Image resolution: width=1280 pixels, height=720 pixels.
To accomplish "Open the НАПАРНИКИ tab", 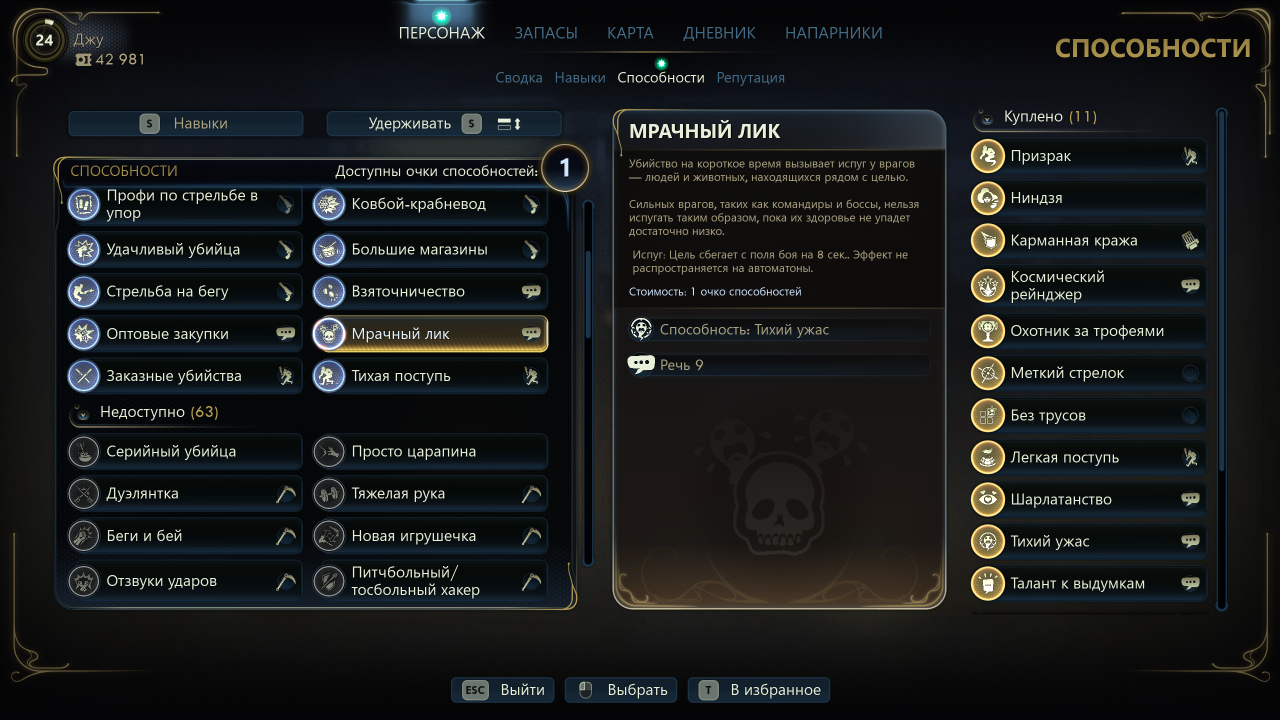I will coord(833,33).
